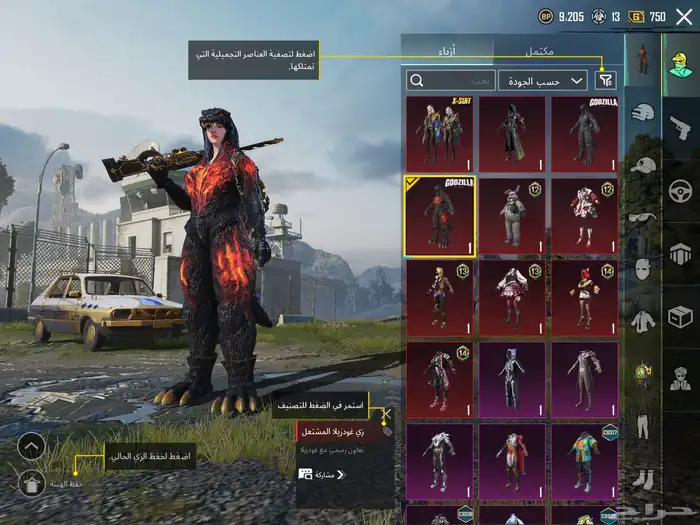This screenshot has height=525, width=700.
Task: Open the shoes category
Action: coord(642,478)
